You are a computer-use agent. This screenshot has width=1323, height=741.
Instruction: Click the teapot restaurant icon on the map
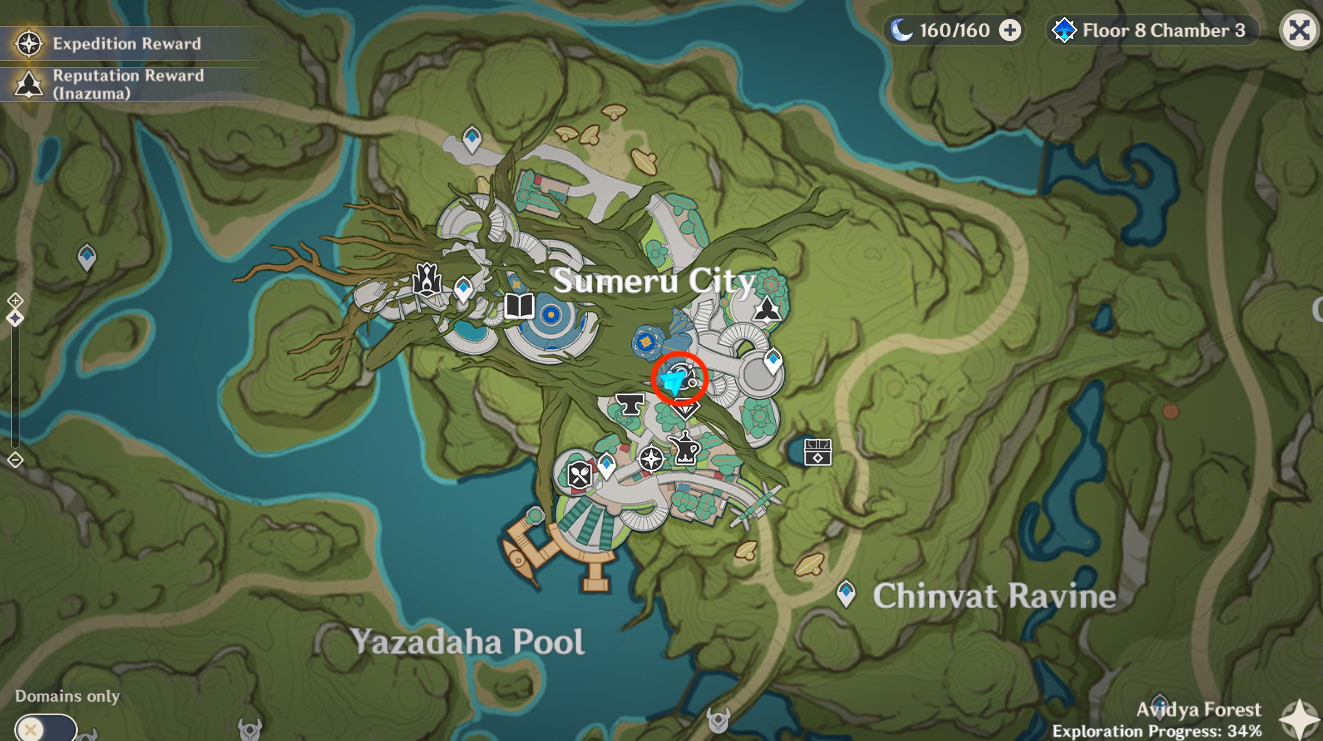click(687, 450)
